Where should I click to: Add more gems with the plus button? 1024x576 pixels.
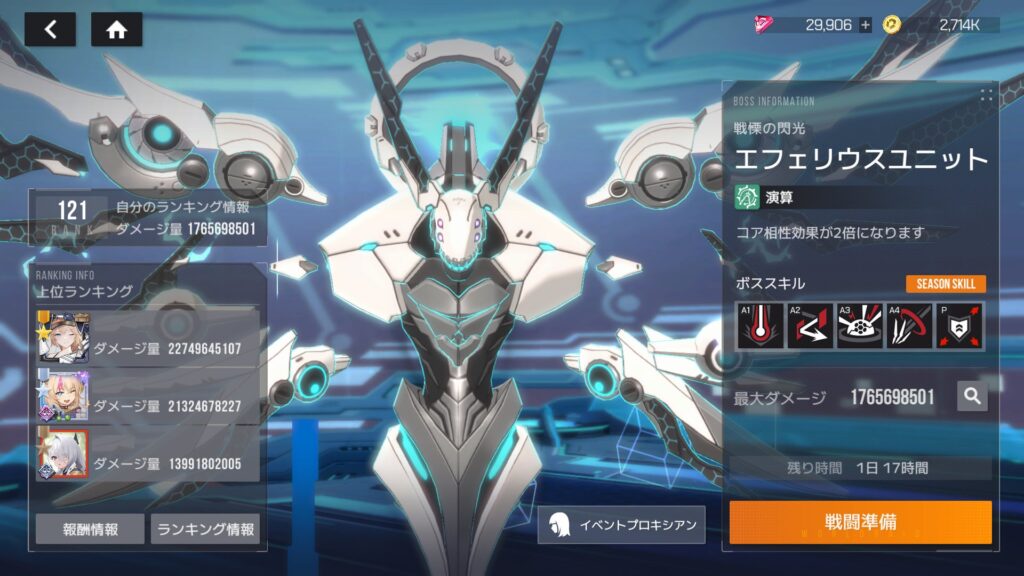[x=865, y=25]
